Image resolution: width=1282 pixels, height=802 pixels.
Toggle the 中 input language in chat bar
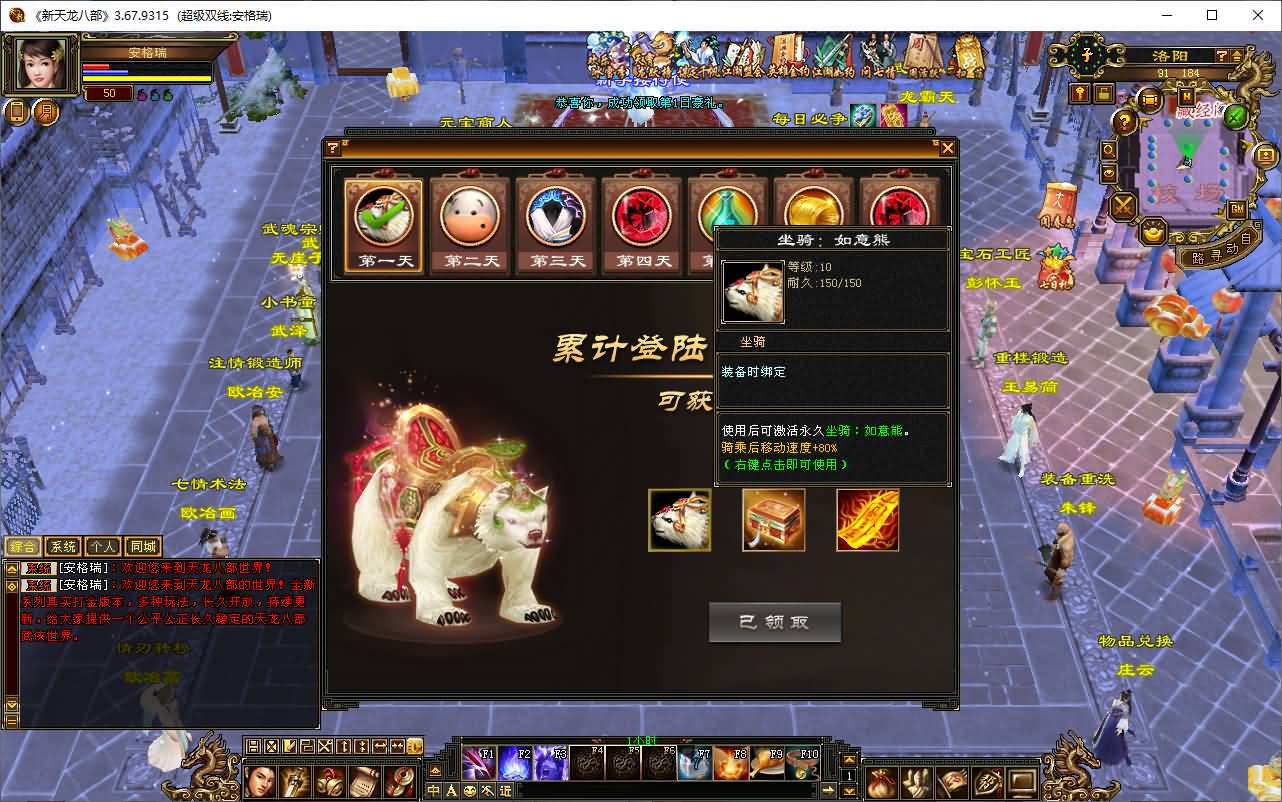tap(433, 790)
